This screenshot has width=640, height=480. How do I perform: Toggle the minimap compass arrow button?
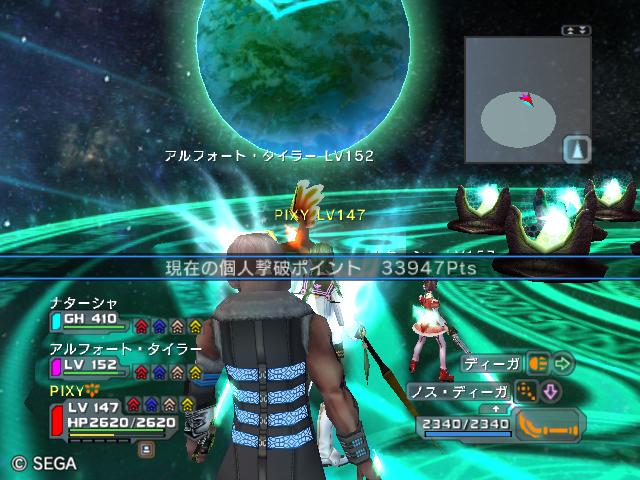(x=578, y=149)
